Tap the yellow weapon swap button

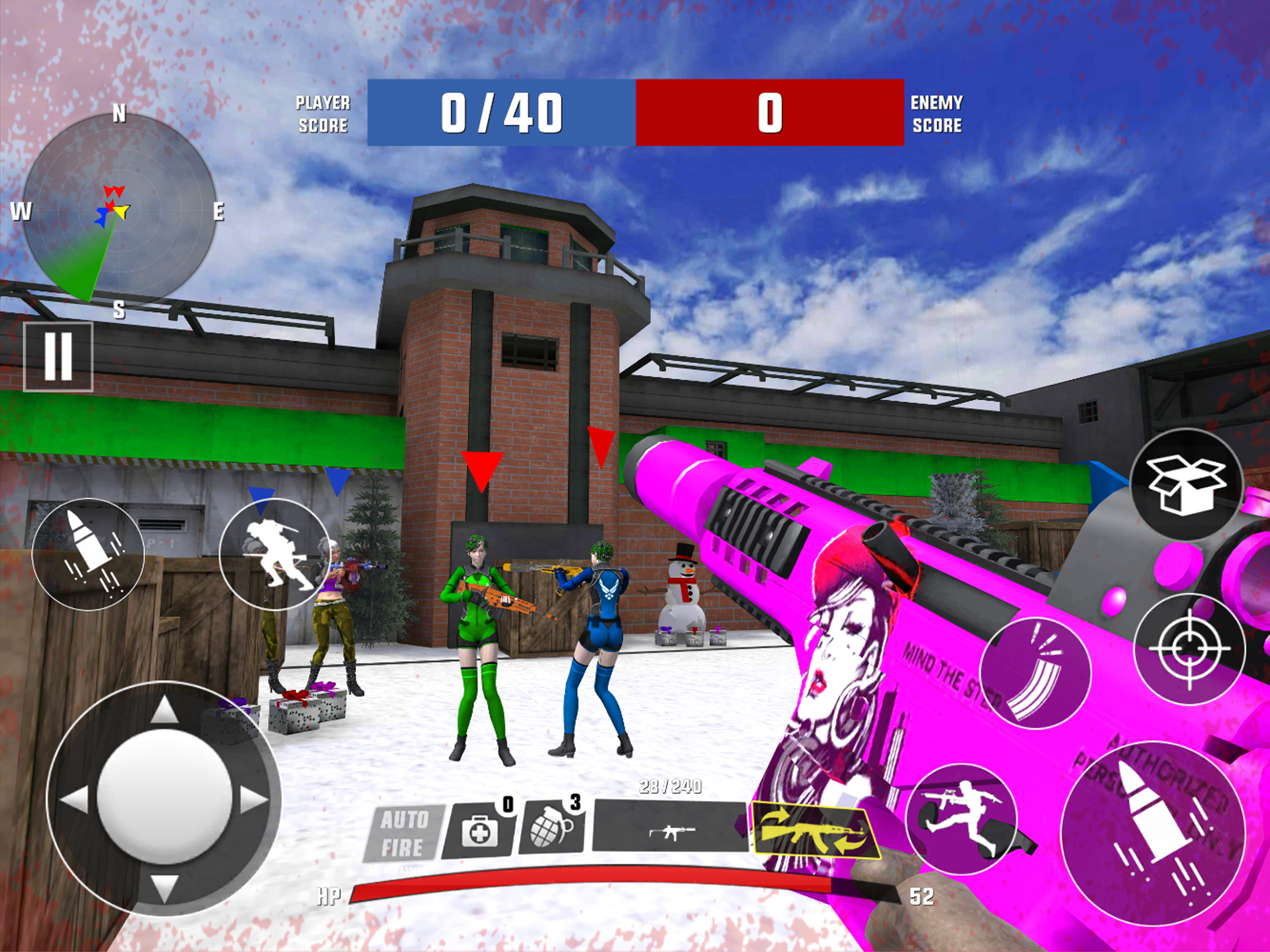pyautogui.click(x=815, y=831)
